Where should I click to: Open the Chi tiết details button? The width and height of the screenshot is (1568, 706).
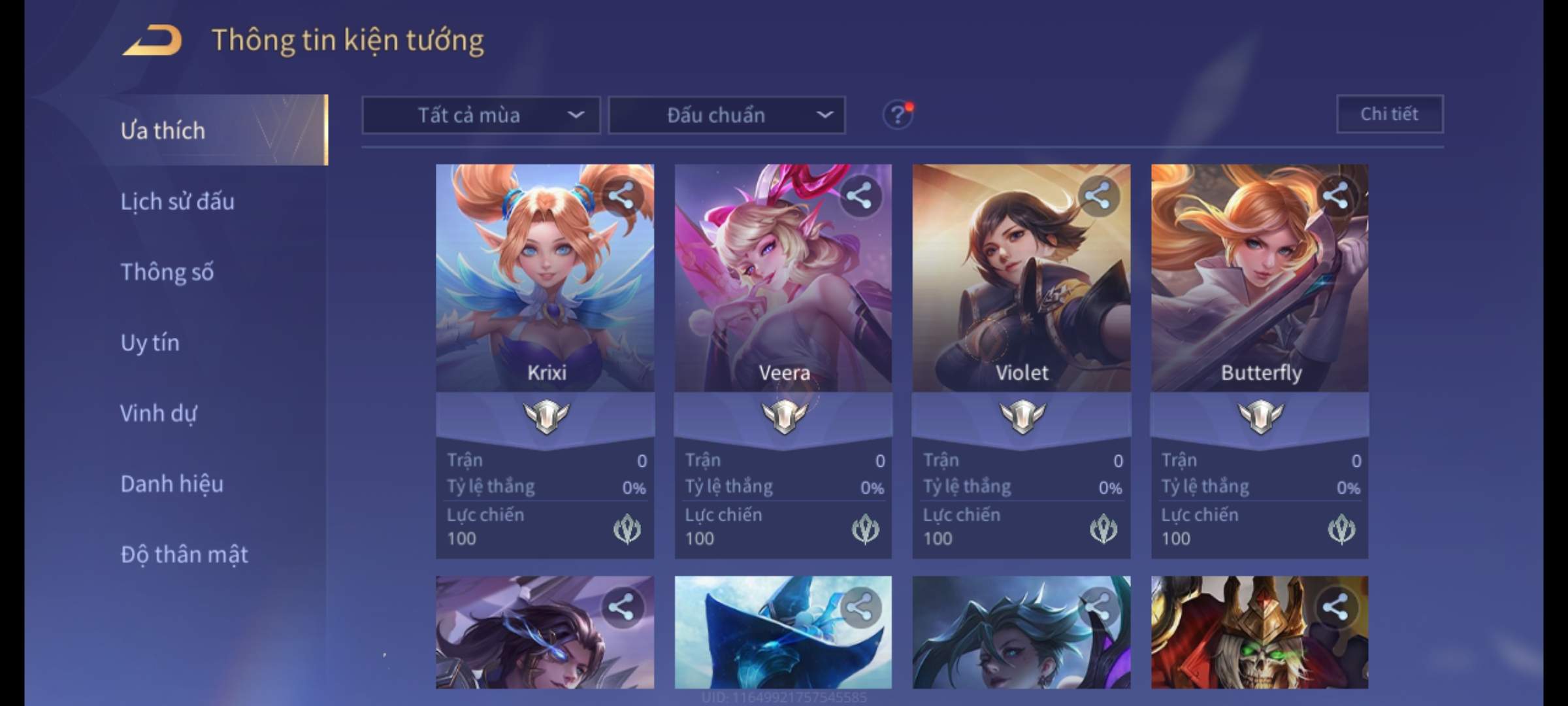(1390, 114)
